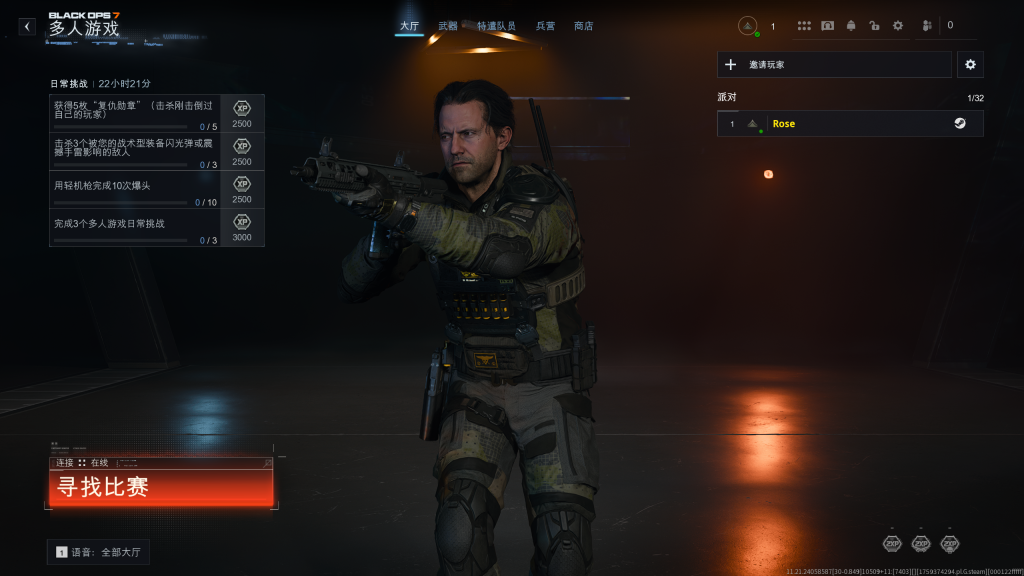Screen dimensions: 1024x576
Task: Open the friends list icon
Action: pos(927,26)
